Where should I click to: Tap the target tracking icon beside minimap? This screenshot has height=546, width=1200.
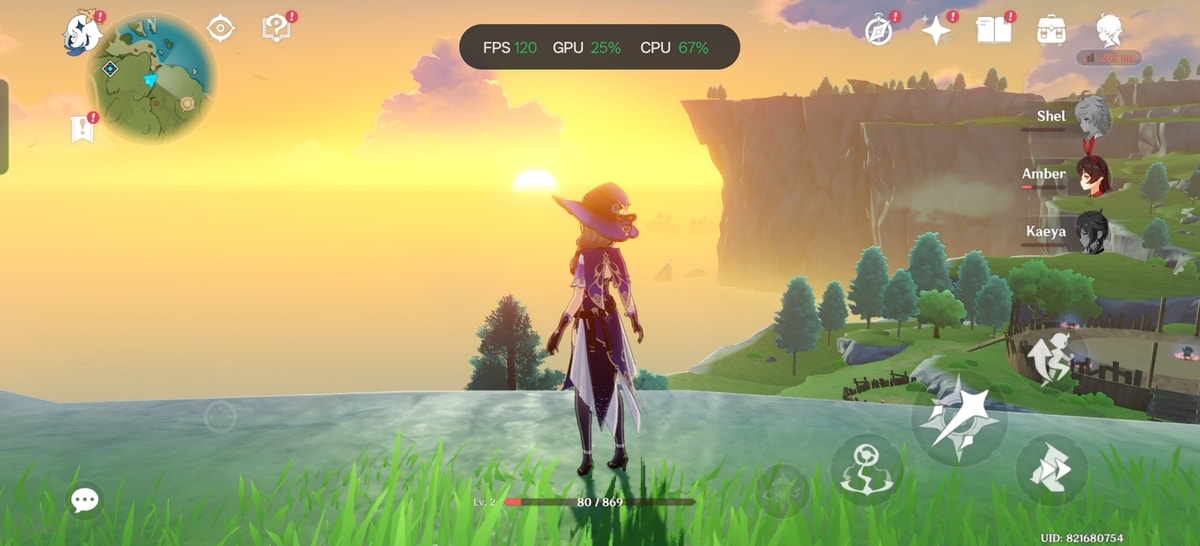(220, 29)
